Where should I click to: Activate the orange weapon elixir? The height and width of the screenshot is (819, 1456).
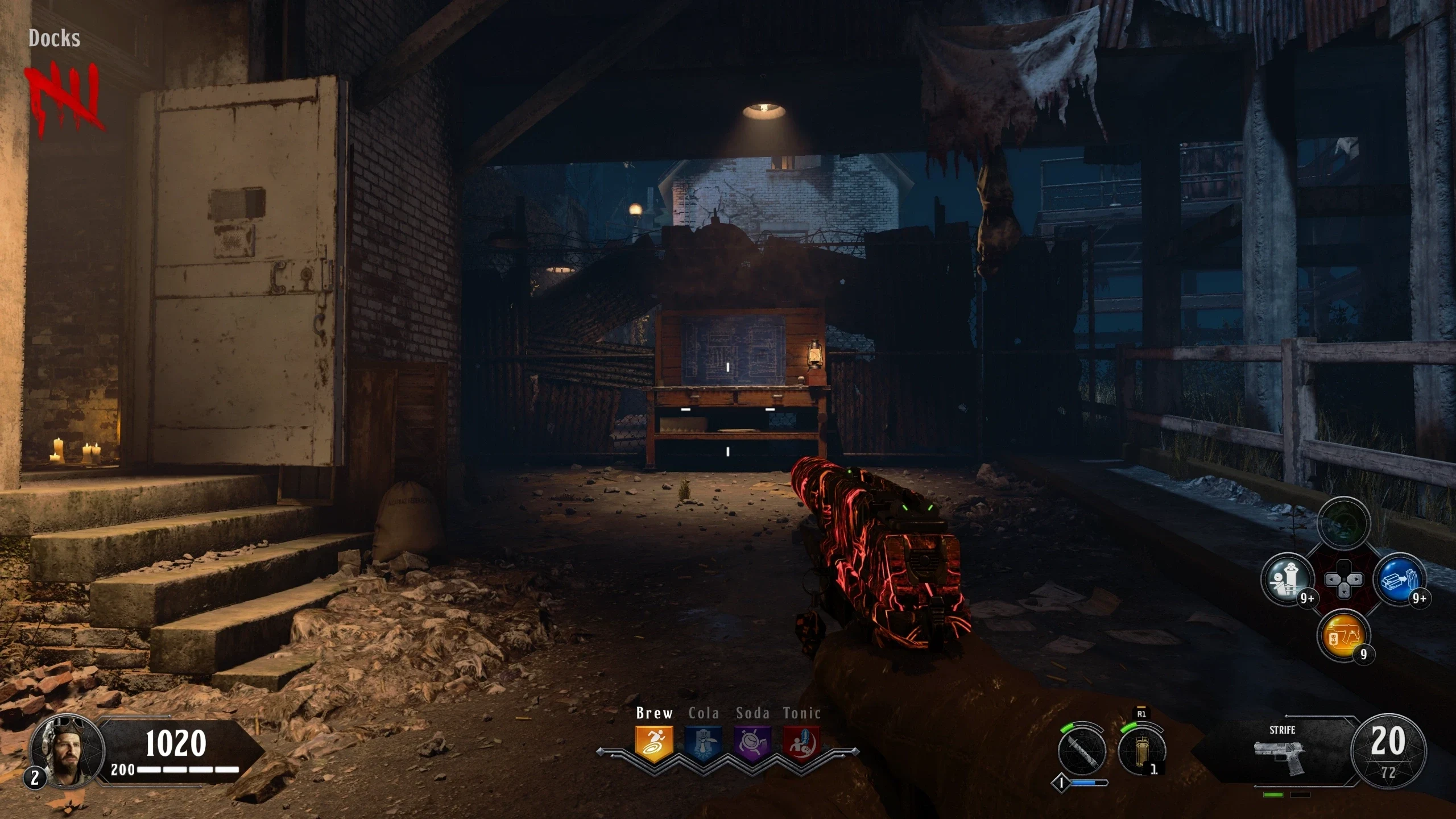1343,635
